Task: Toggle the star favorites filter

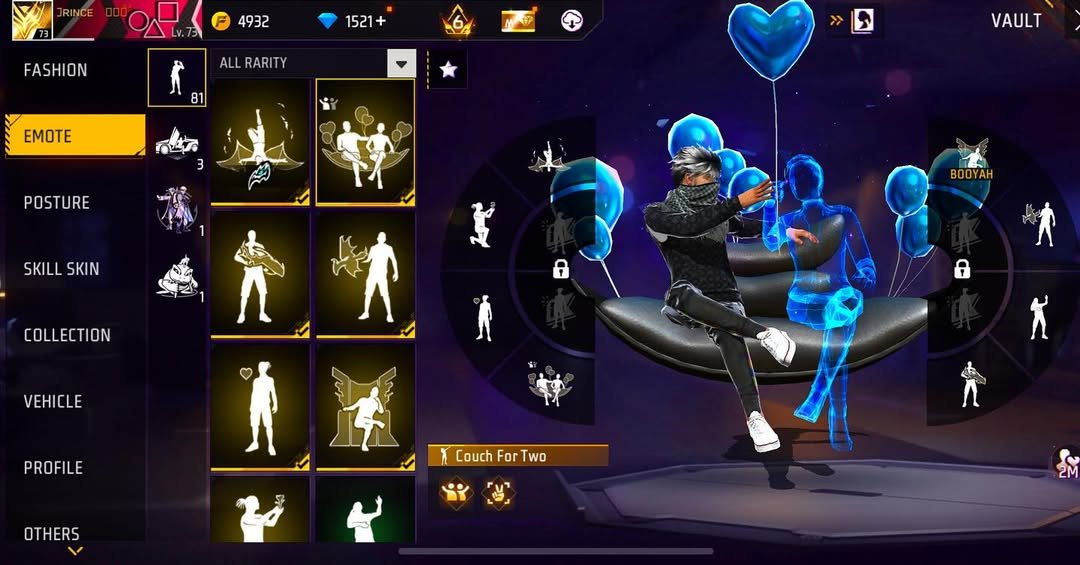Action: pyautogui.click(x=448, y=69)
